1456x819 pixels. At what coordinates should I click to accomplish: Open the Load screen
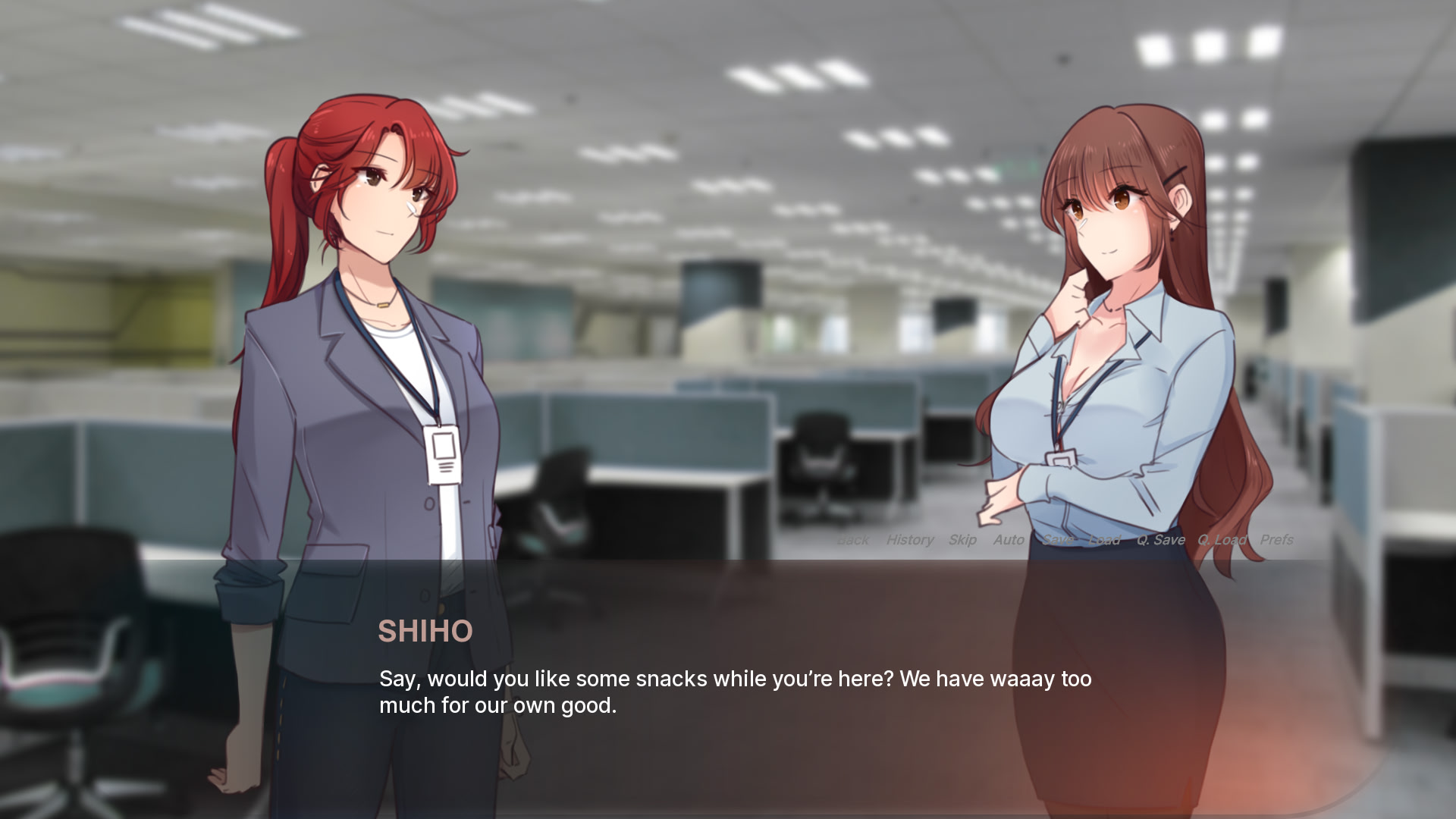point(1104,540)
